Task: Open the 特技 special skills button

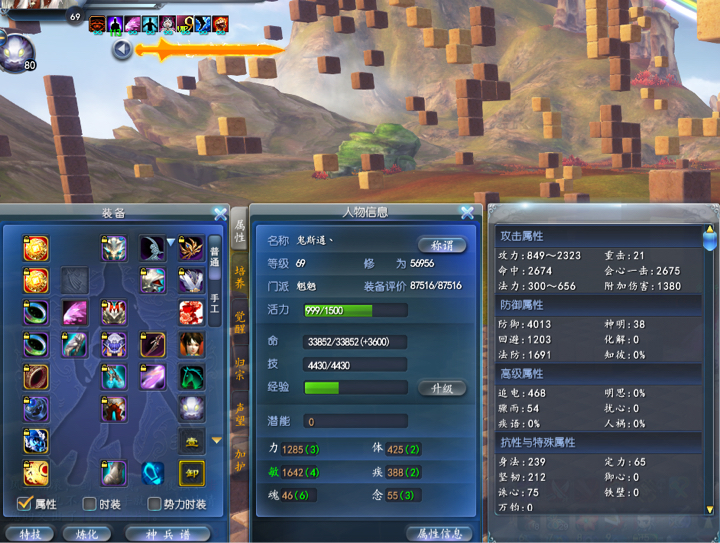Action: tap(29, 533)
